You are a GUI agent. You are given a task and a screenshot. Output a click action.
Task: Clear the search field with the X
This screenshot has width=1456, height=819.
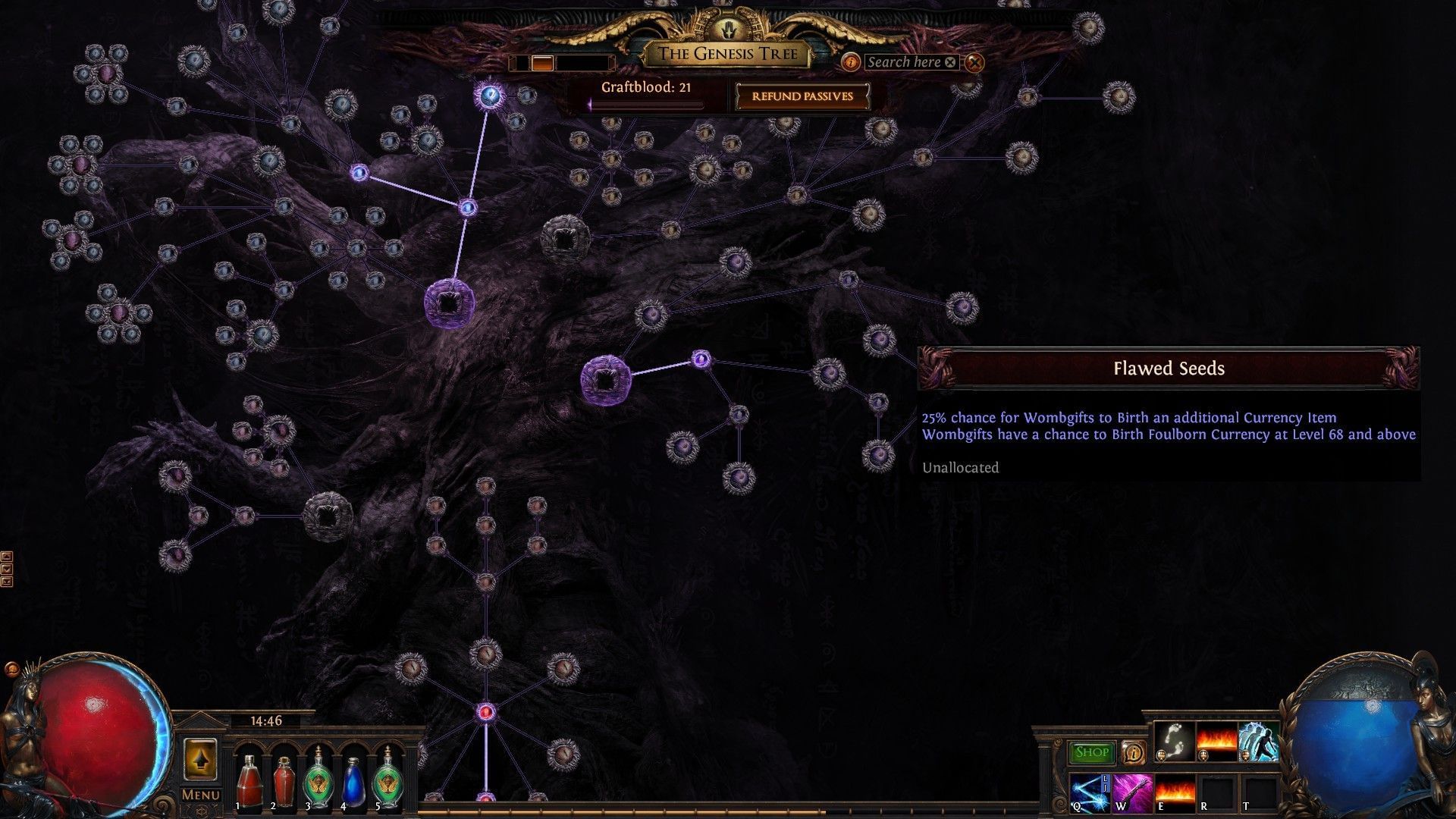click(x=949, y=63)
